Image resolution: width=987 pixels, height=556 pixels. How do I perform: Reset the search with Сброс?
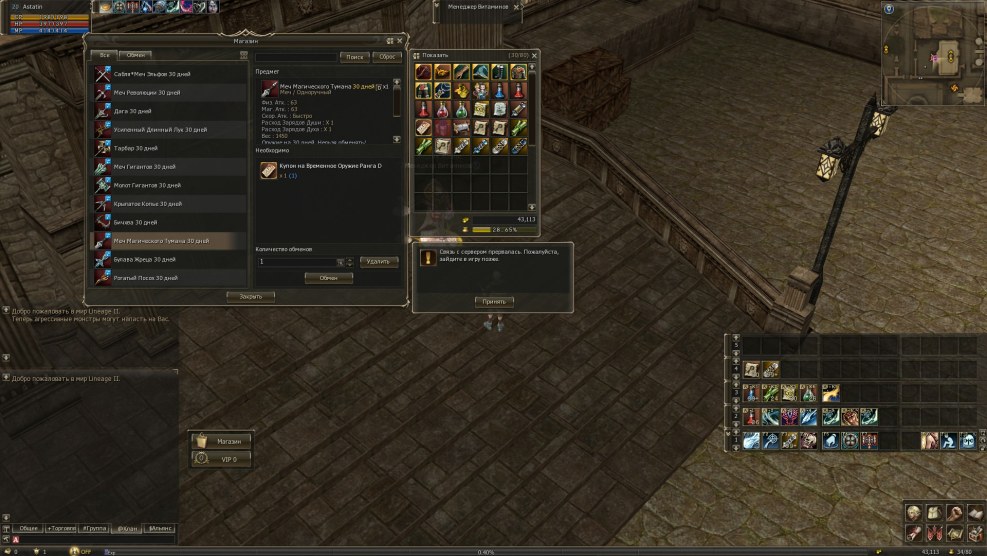point(387,57)
